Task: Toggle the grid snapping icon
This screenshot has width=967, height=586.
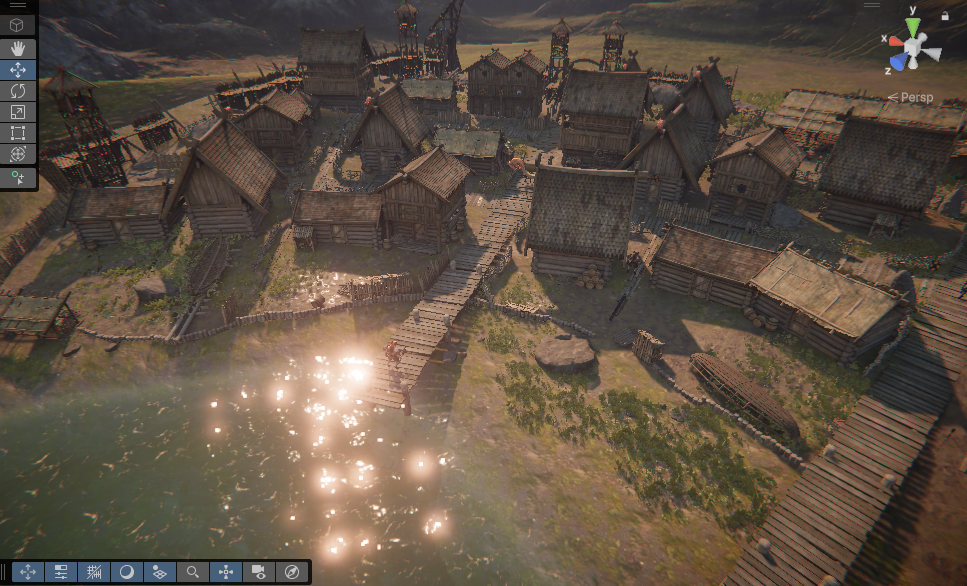Action: [x=94, y=572]
